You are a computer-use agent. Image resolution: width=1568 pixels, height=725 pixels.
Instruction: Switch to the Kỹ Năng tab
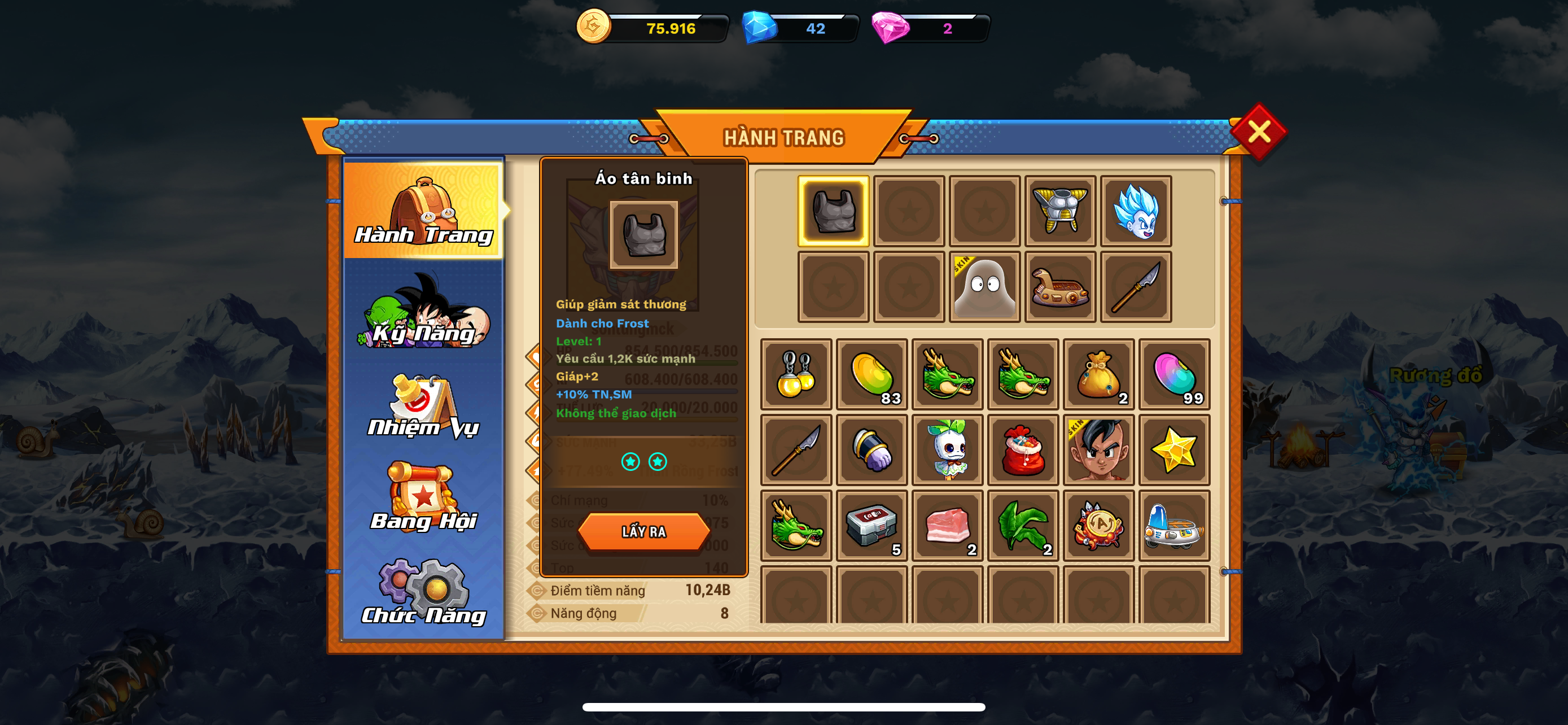click(x=424, y=312)
